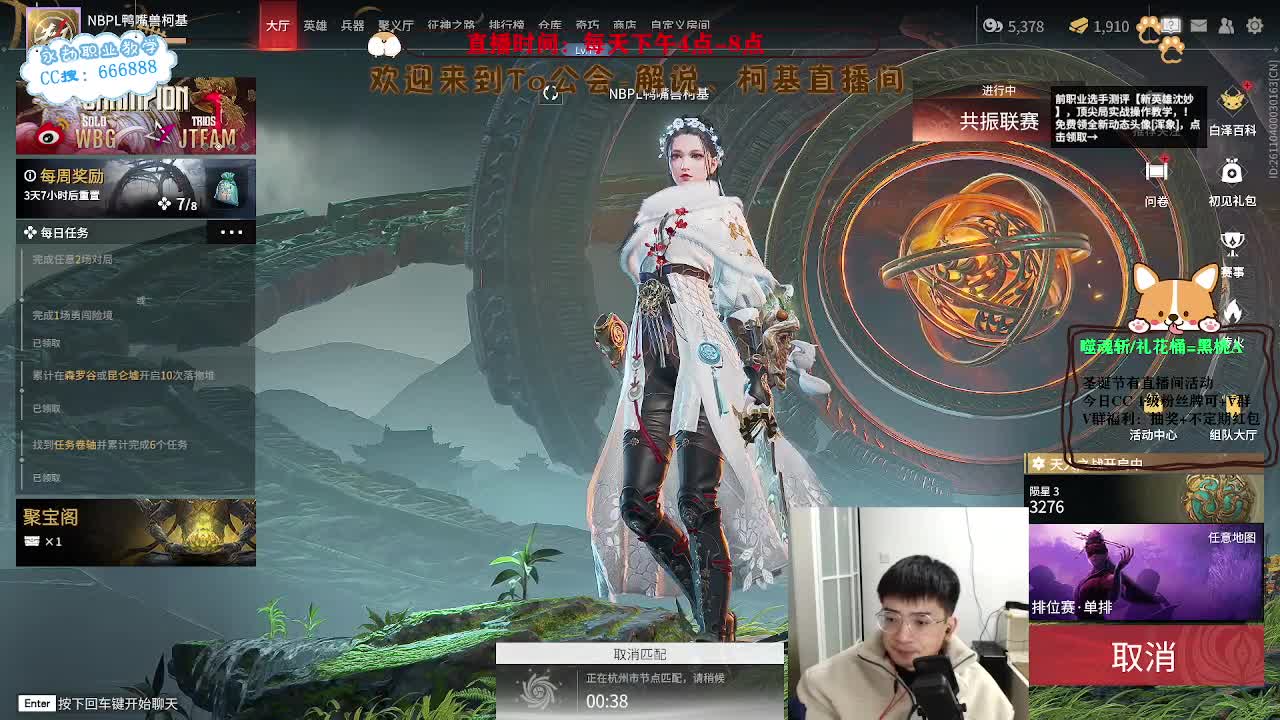Expand the 每日任务 panel via the three dots
Screen dimensions: 1280x720
coord(231,232)
